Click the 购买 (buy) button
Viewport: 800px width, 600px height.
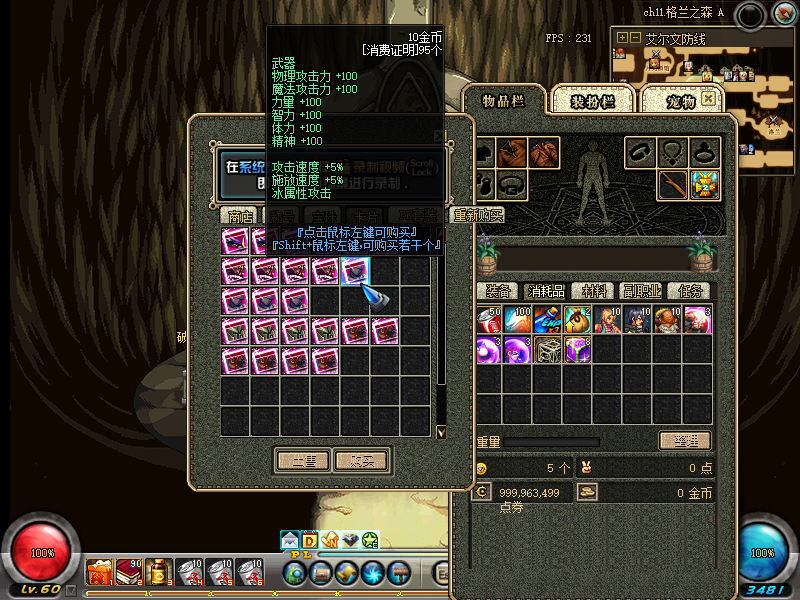point(361,461)
